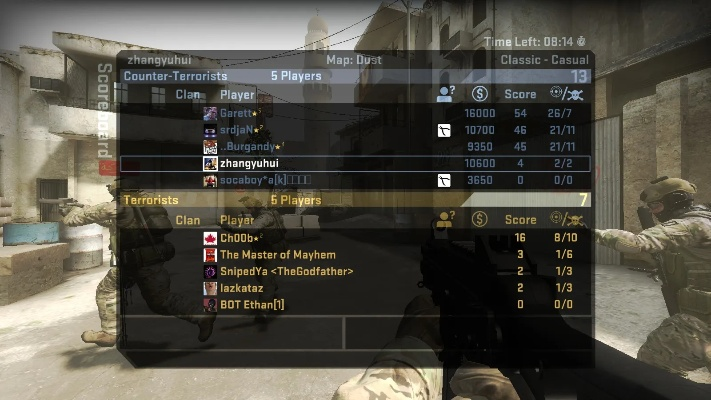The width and height of the screenshot is (711, 400).
Task: Choose the Burgandy player row
Action: pyautogui.click(x=252, y=147)
